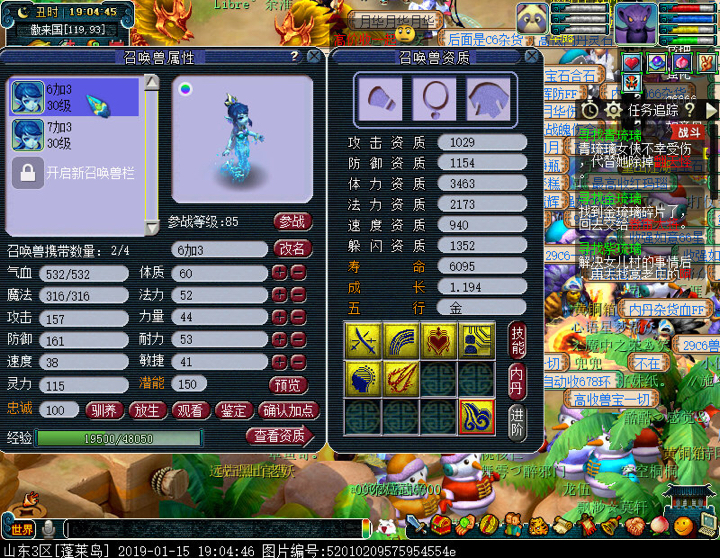
Task: Tame the pet using 驯养
Action: (104, 410)
